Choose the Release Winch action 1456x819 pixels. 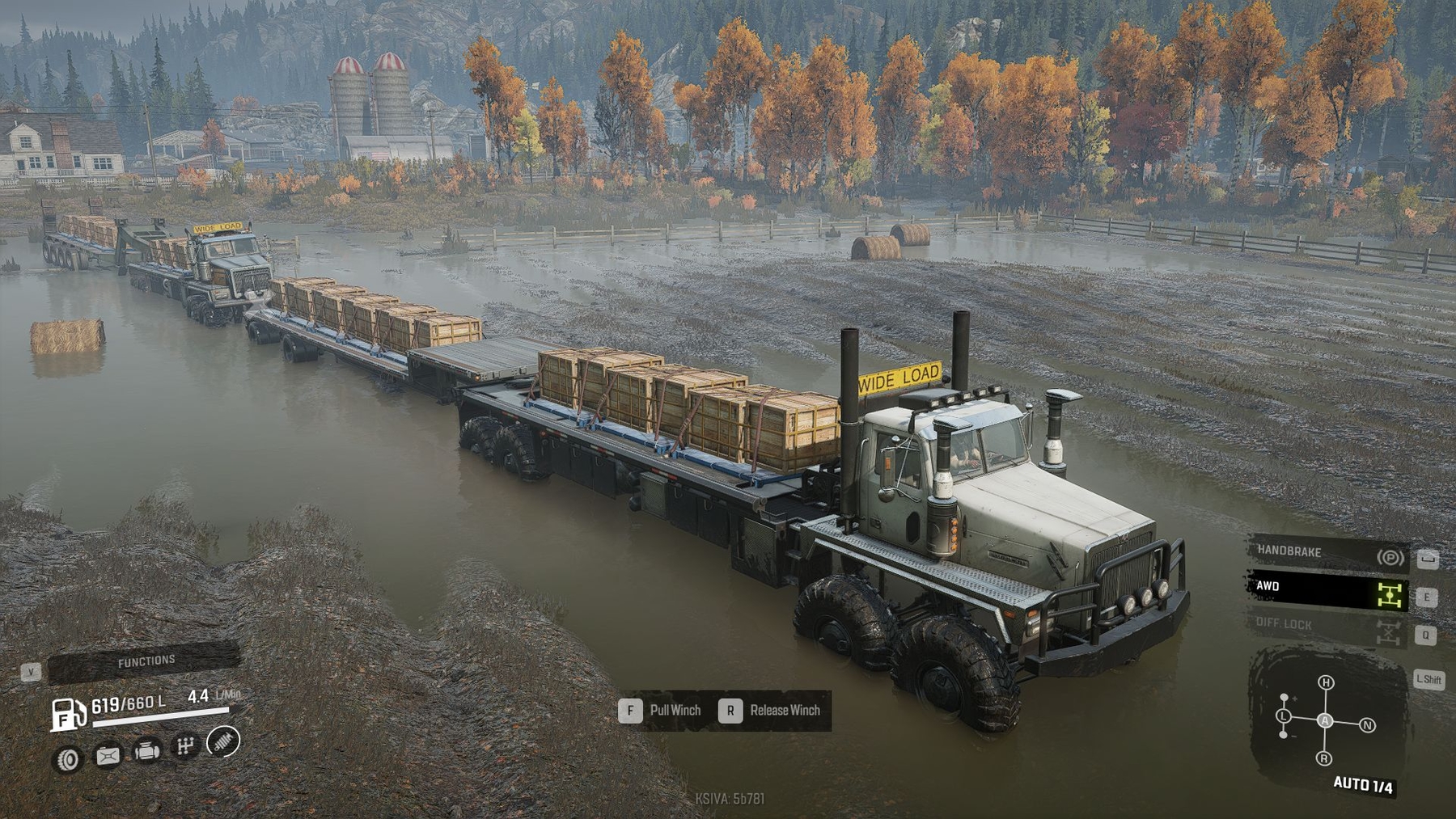(x=774, y=711)
